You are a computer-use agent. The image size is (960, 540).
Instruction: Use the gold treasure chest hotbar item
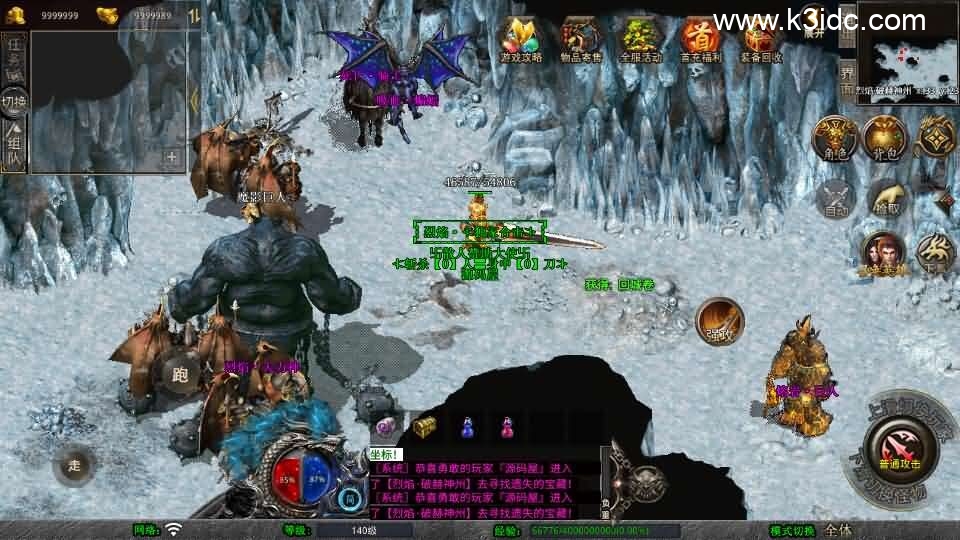point(424,427)
